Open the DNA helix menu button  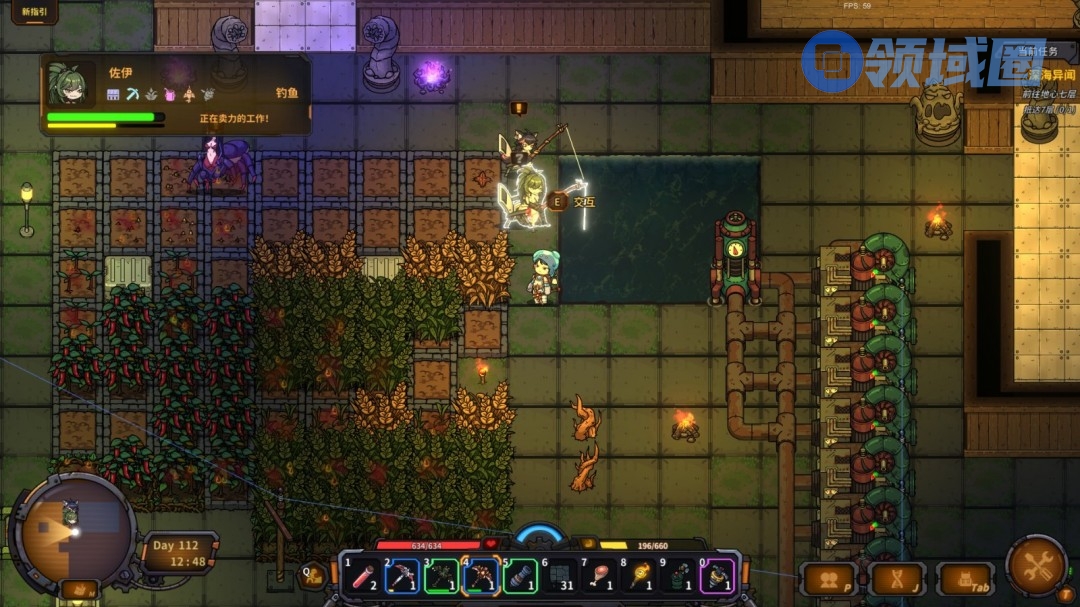896,579
